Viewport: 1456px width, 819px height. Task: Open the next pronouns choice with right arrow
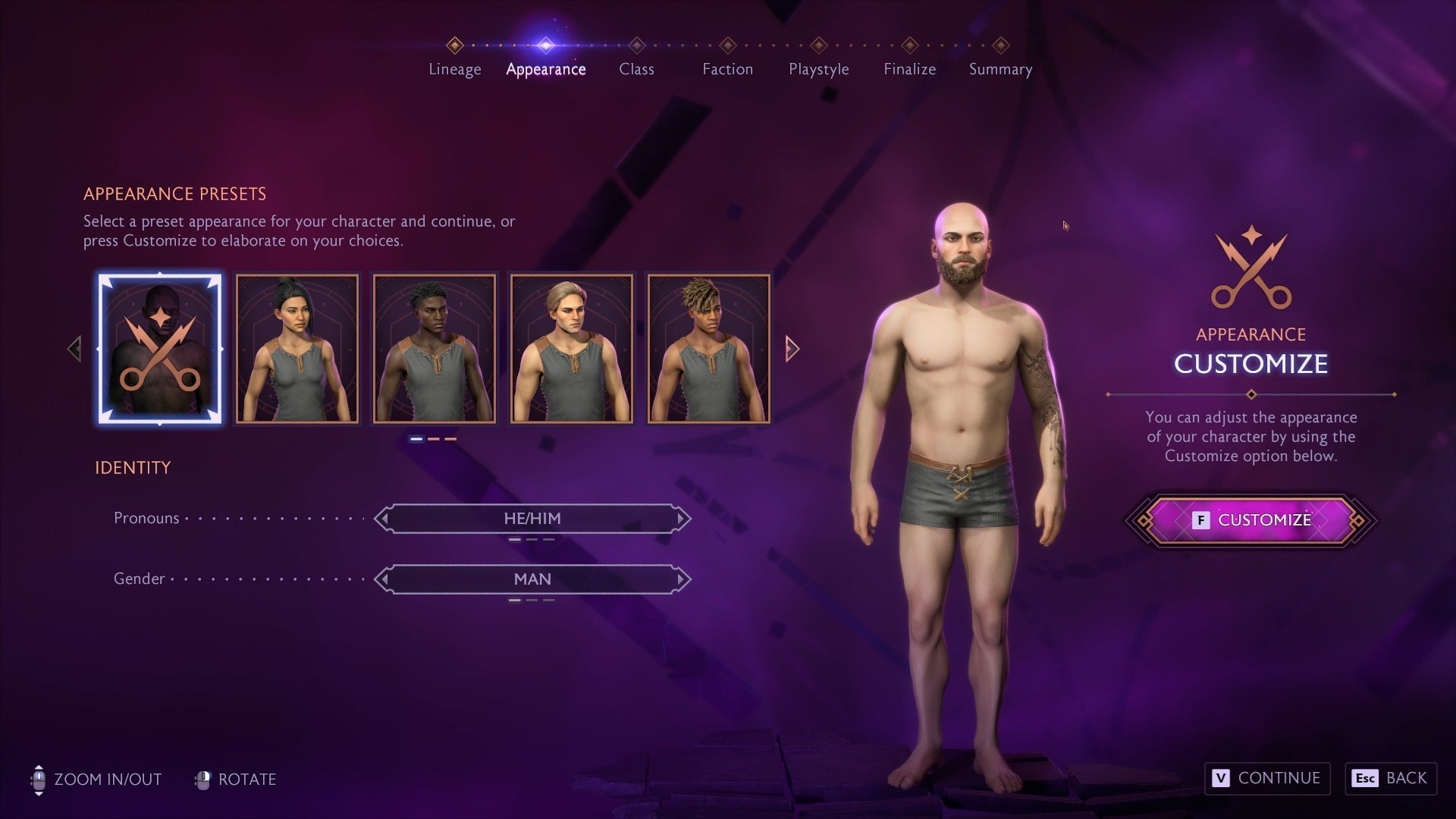point(680,518)
